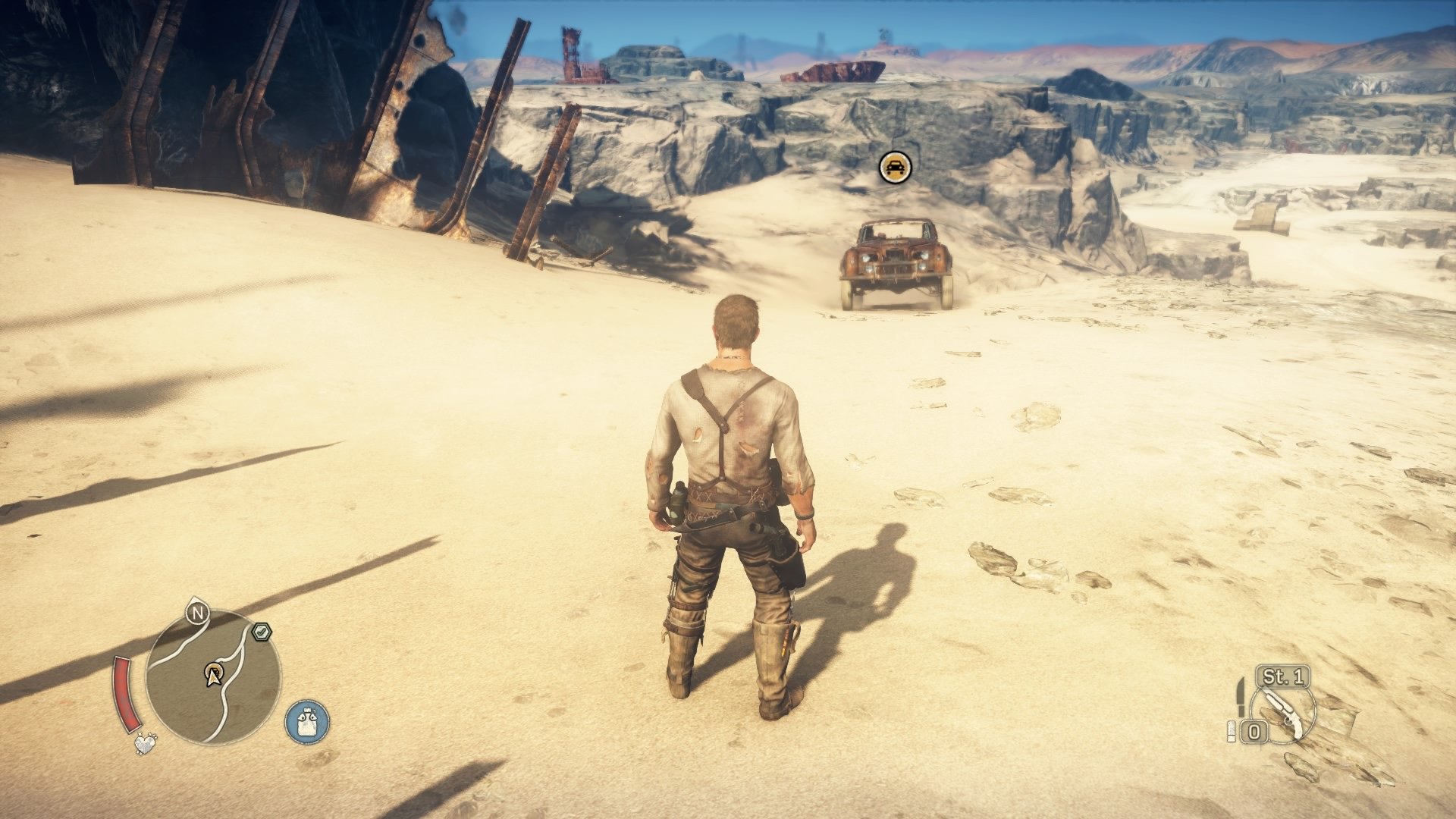Expand the ammo counter box showing 0
This screenshot has height=819, width=1456.
point(1254,730)
